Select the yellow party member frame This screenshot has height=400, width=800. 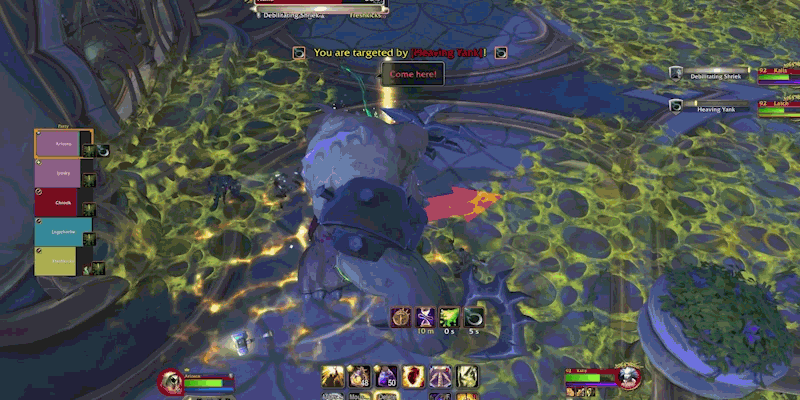[x=63, y=261]
